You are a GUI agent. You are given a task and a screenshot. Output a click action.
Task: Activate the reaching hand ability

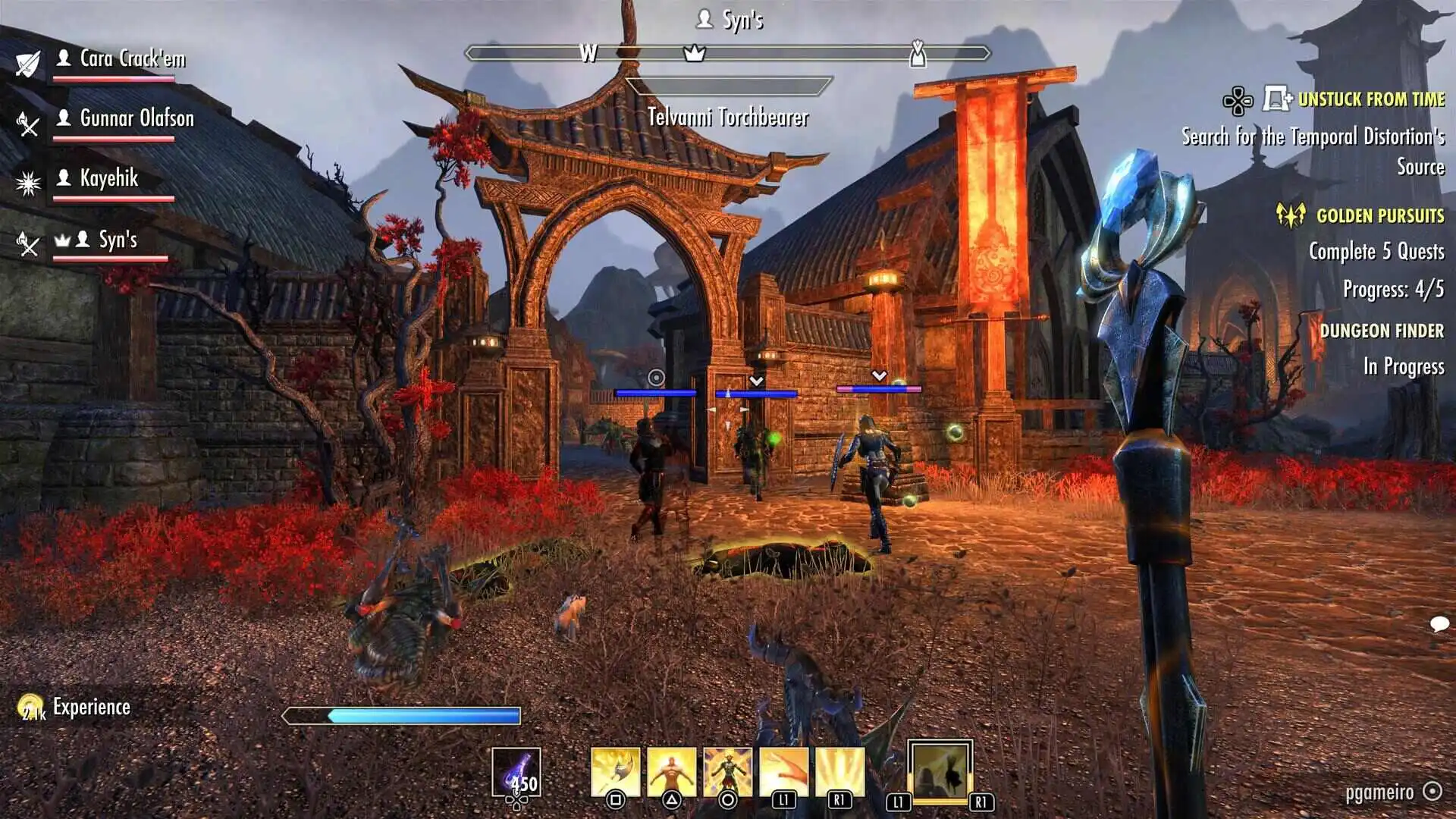pos(783,772)
